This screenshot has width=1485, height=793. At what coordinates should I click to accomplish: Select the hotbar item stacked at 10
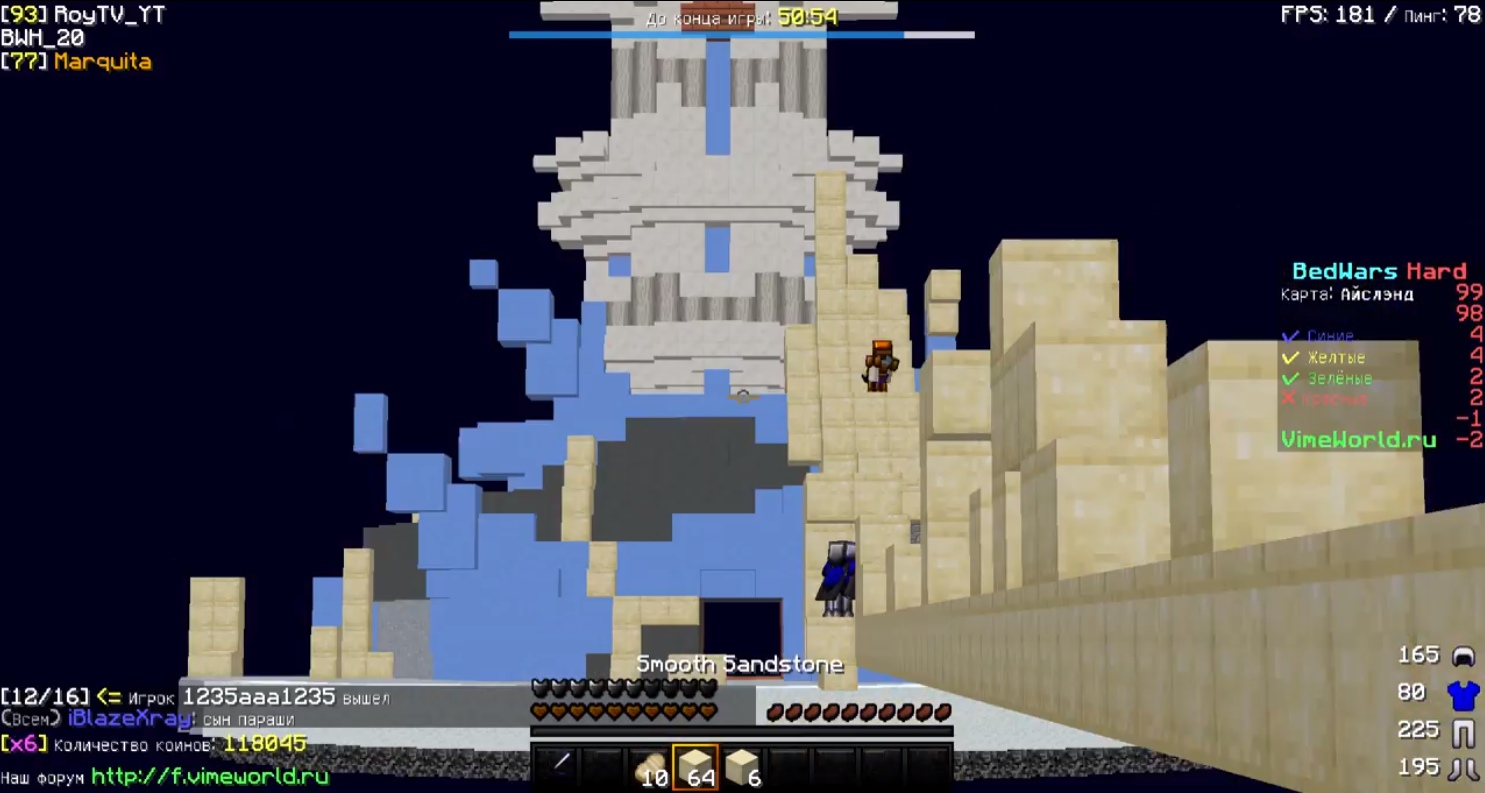[651, 767]
